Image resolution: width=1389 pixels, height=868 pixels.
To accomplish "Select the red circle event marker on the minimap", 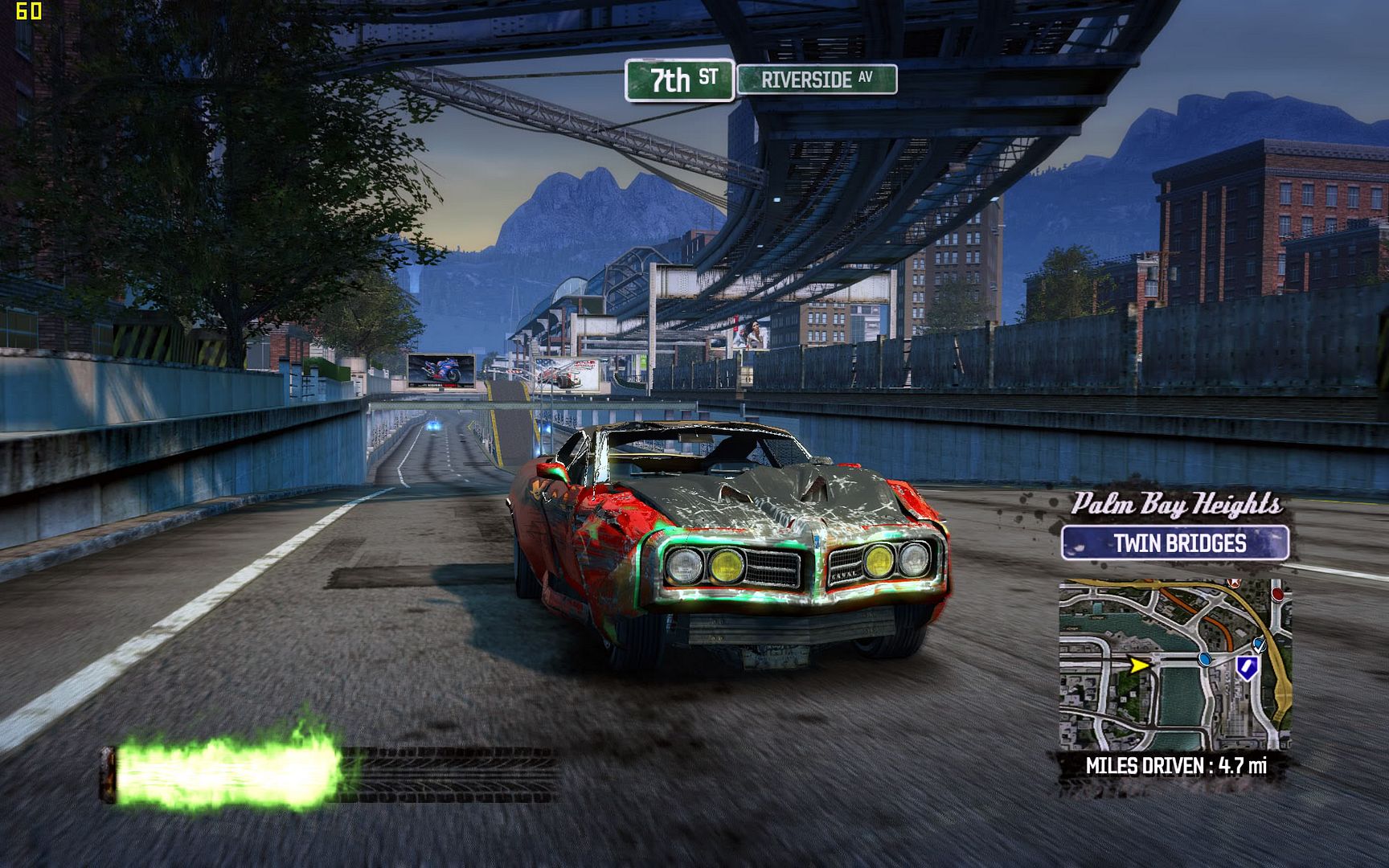I will (1277, 595).
